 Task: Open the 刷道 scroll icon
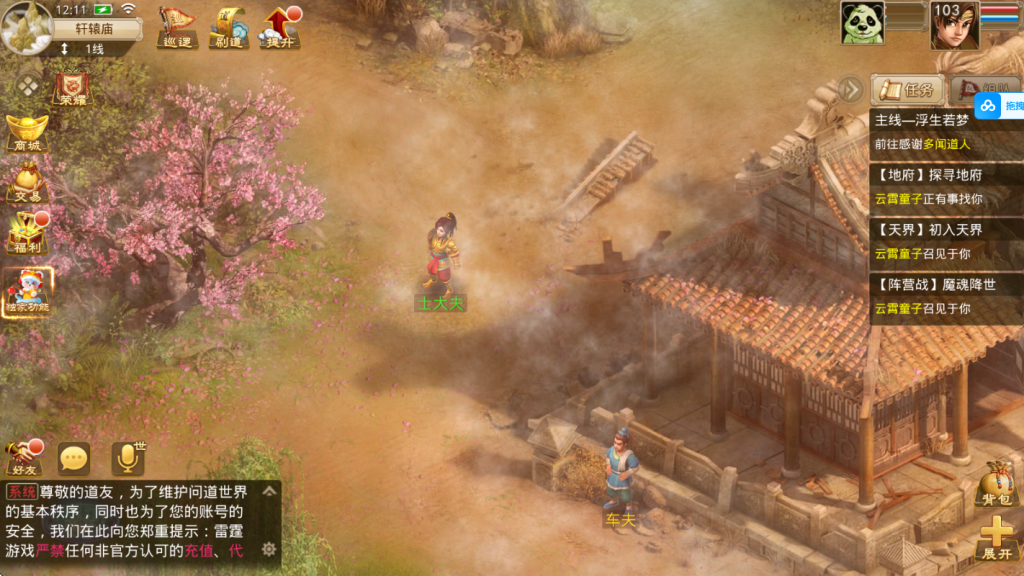point(227,27)
